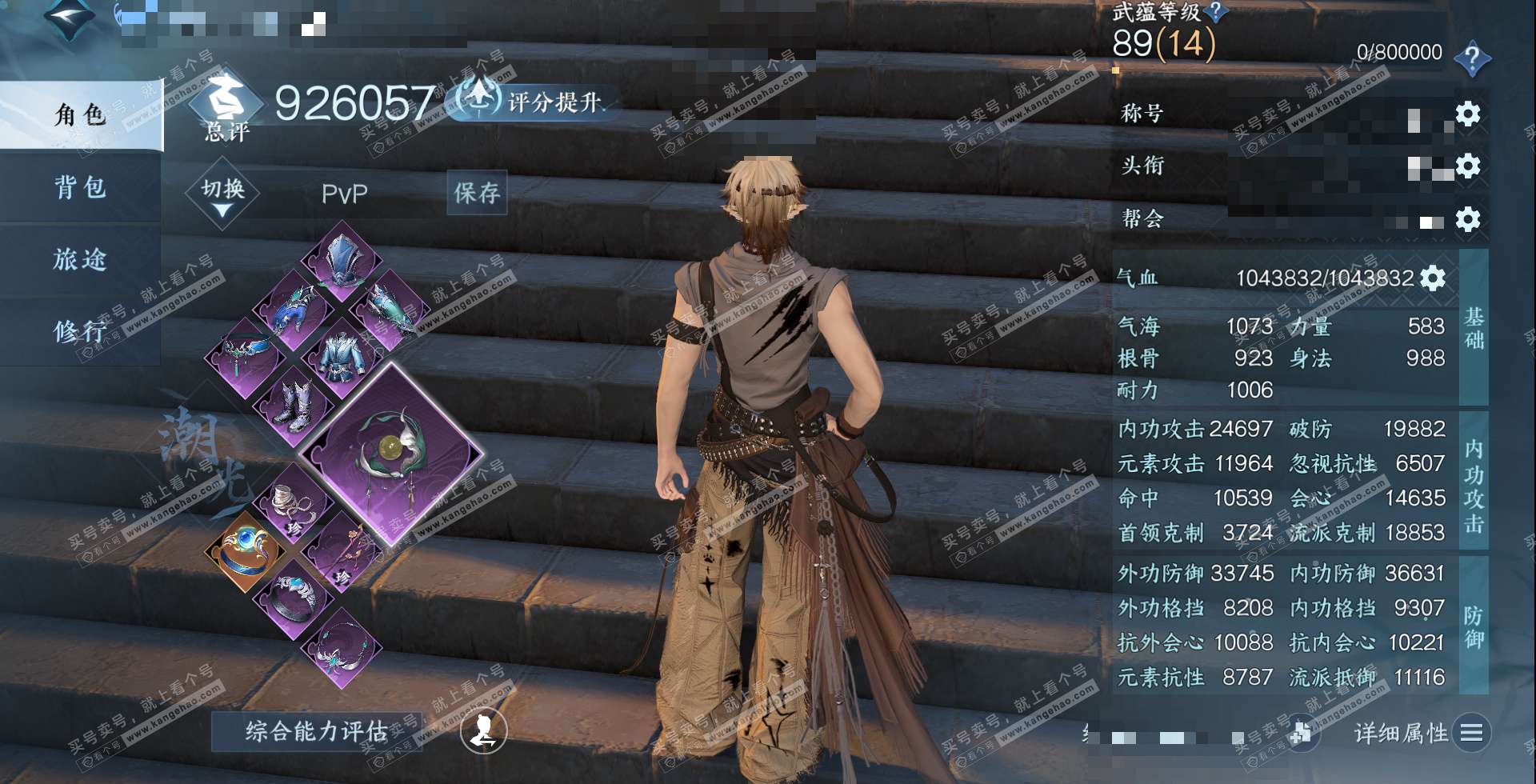This screenshot has height=784, width=1536.
Task: Click the round character silhouette button
Action: point(483,730)
